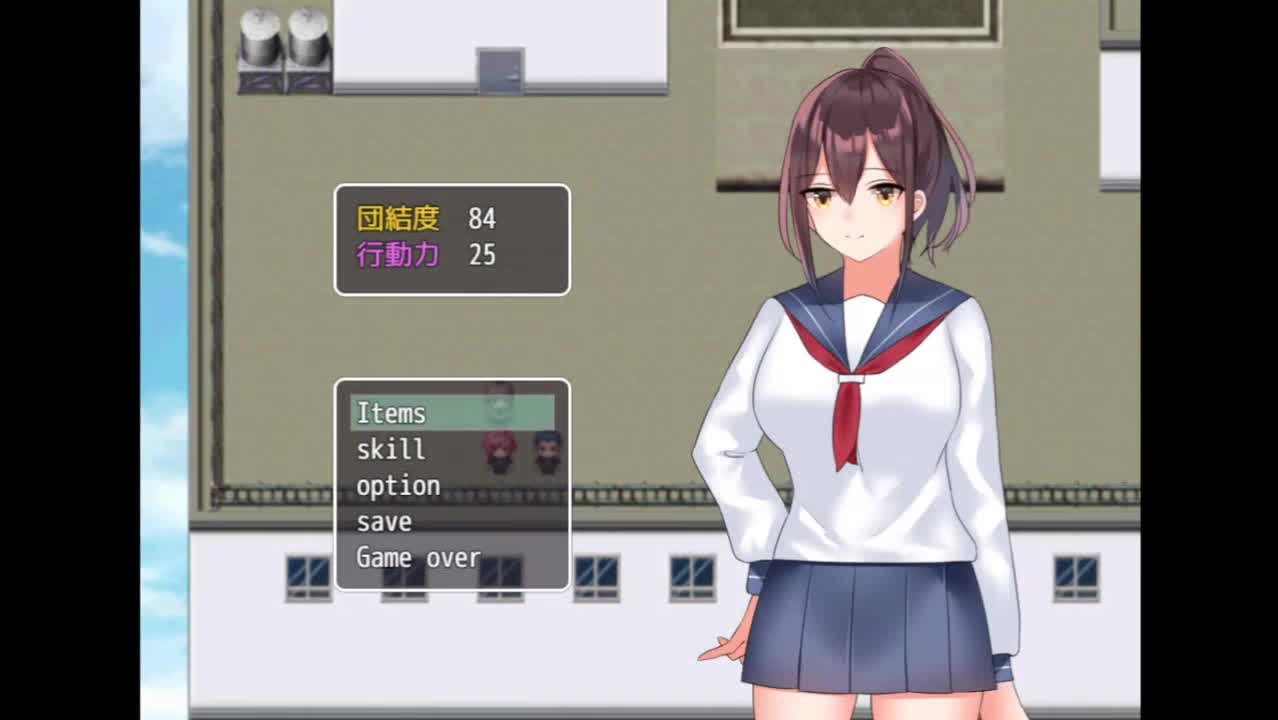Select the skill menu option
Image resolution: width=1278 pixels, height=720 pixels.
(391, 449)
